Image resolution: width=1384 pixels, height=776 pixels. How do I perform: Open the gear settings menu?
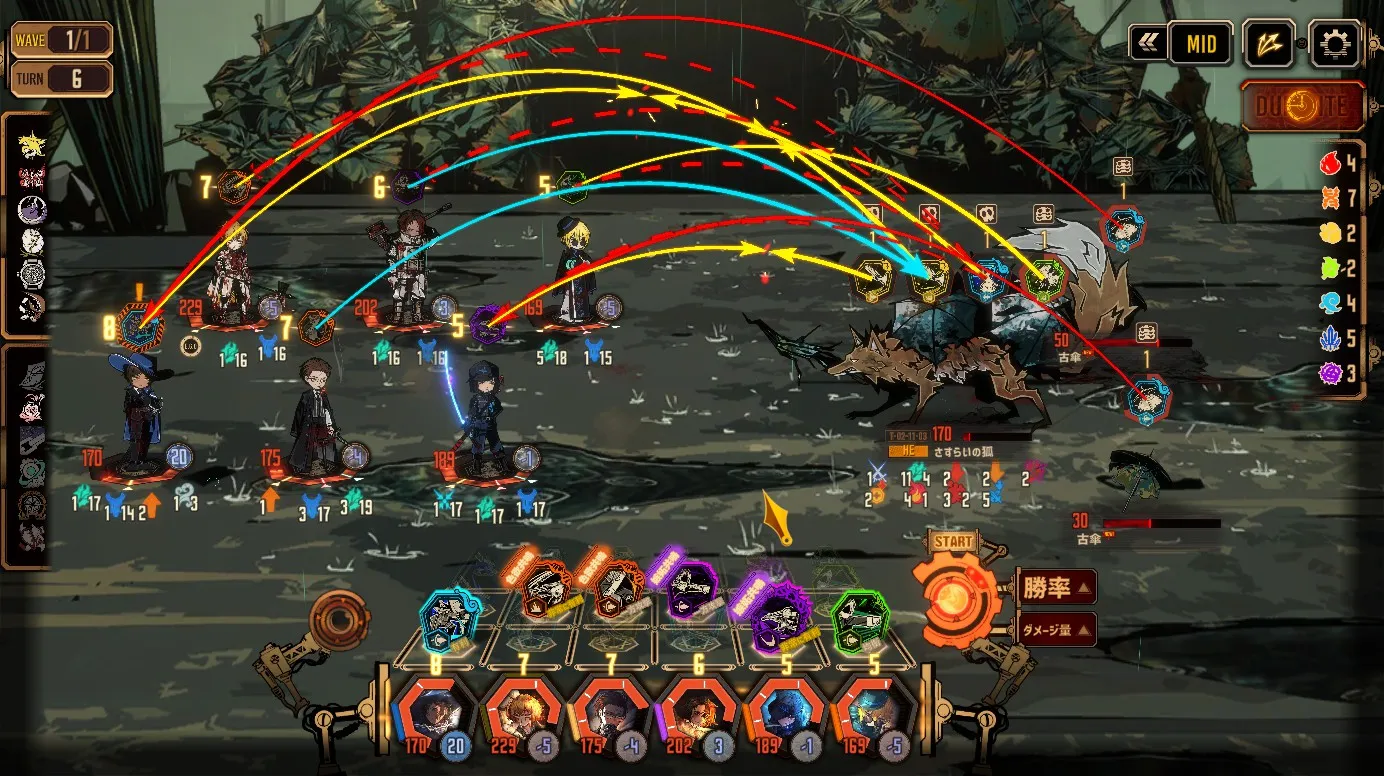[x=1334, y=44]
